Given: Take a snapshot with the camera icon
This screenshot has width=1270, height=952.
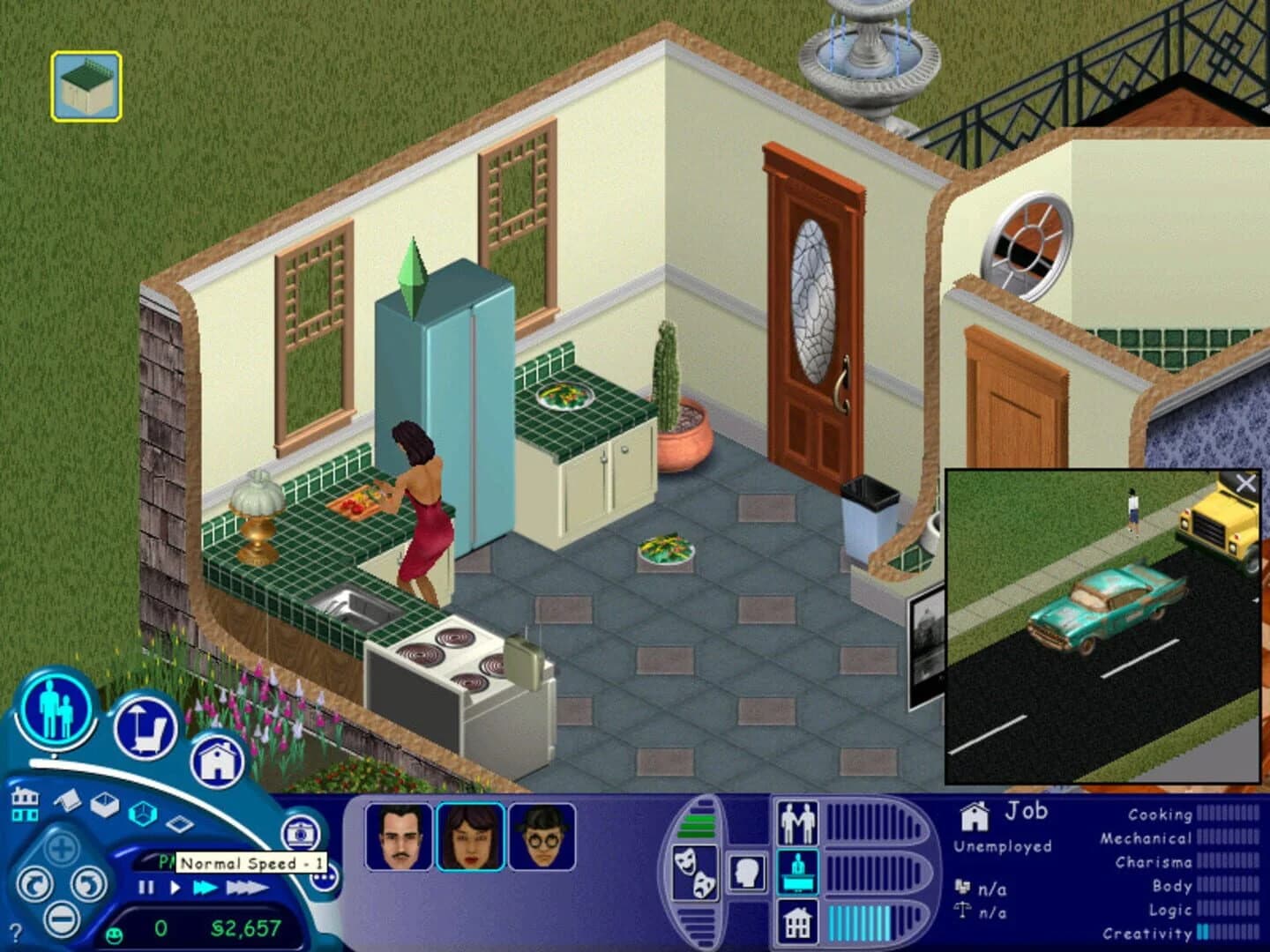Looking at the screenshot, I should 299,835.
